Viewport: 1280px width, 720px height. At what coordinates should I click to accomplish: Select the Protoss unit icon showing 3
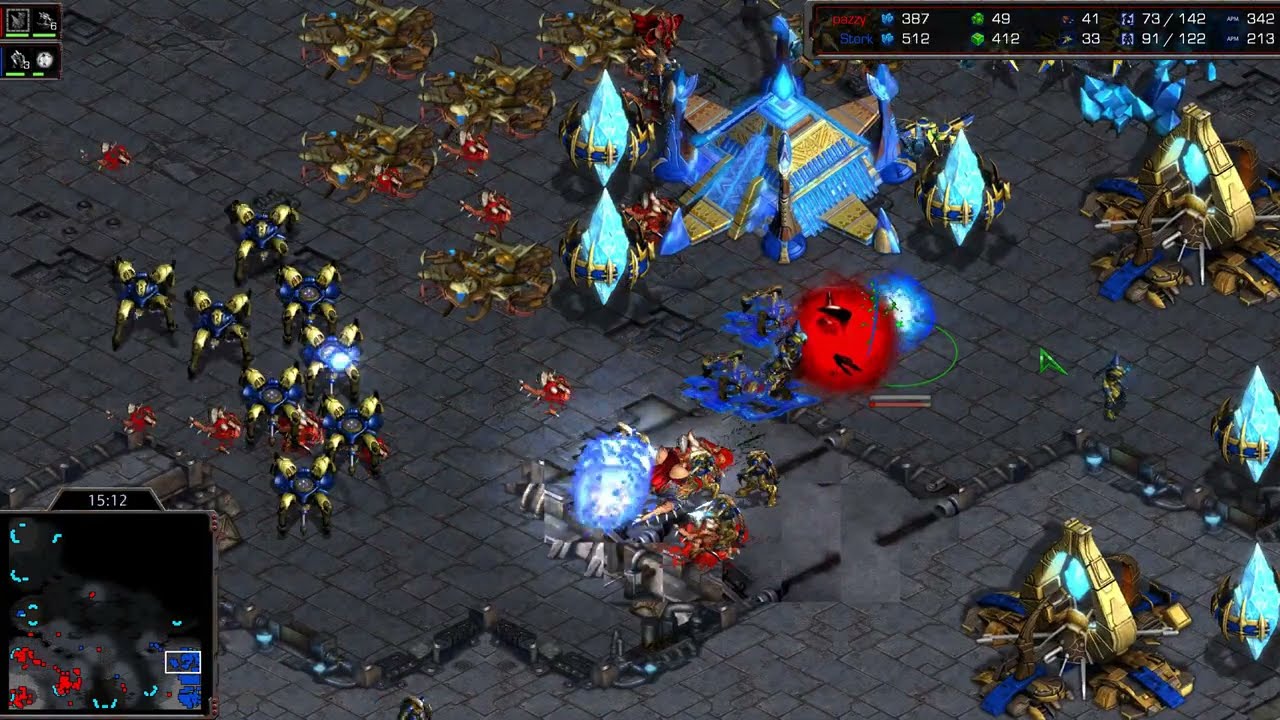[x=17, y=60]
